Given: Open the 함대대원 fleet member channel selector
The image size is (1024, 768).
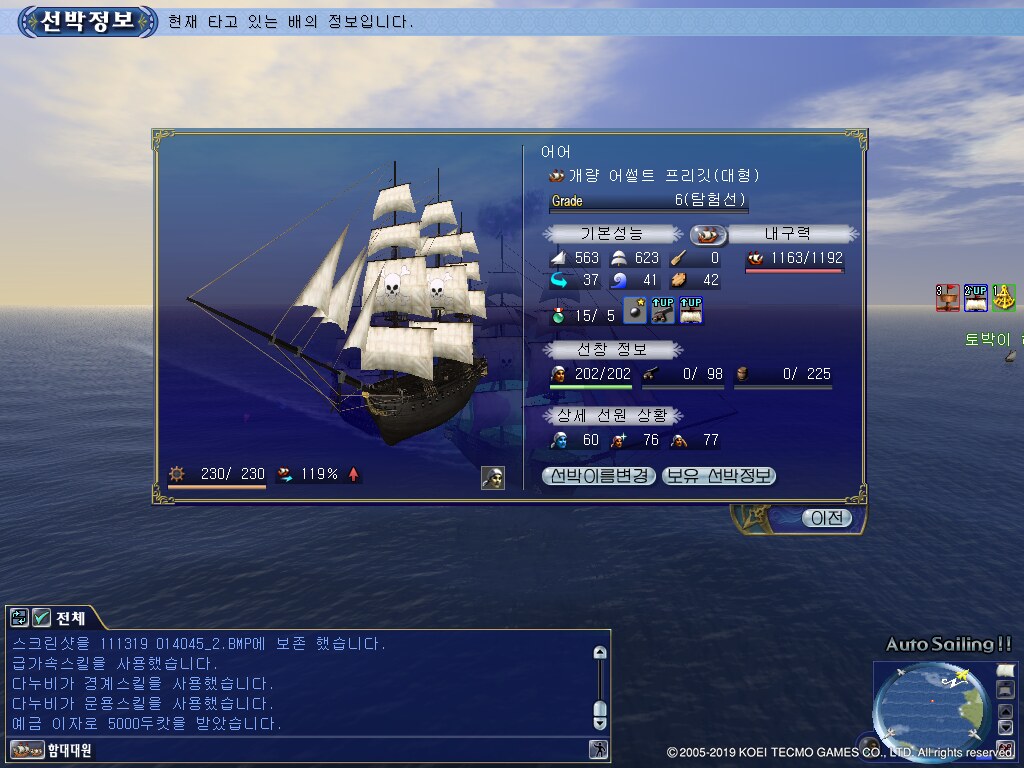Looking at the screenshot, I should (50, 750).
